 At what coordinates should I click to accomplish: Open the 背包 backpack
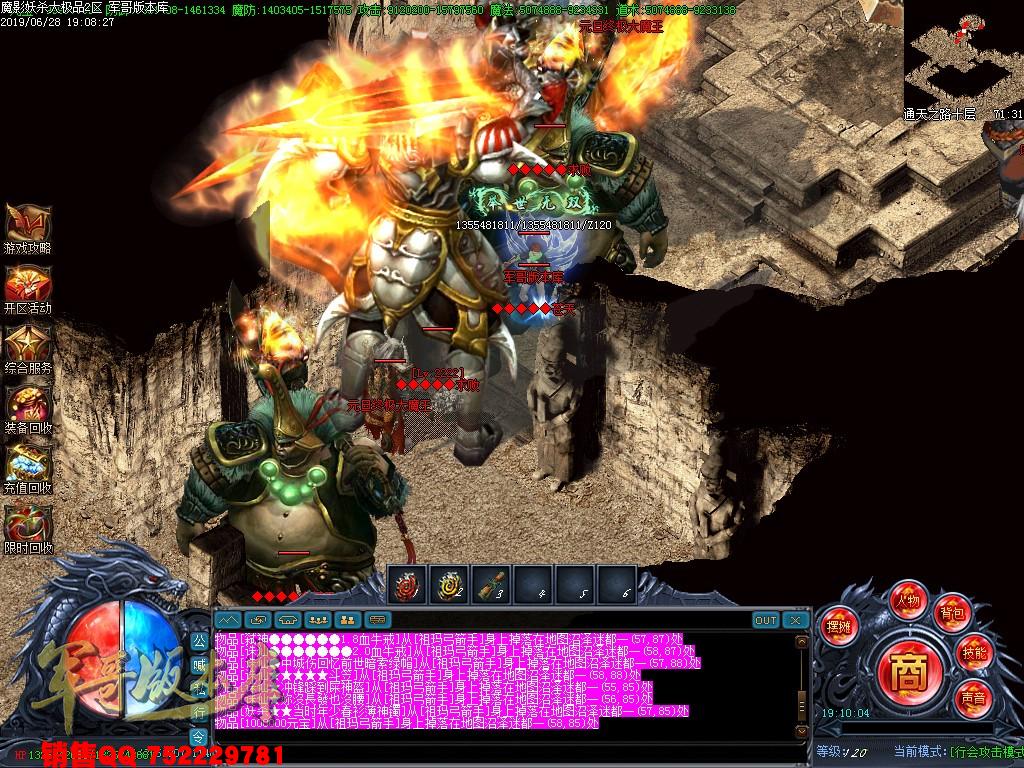pyautogui.click(x=950, y=613)
